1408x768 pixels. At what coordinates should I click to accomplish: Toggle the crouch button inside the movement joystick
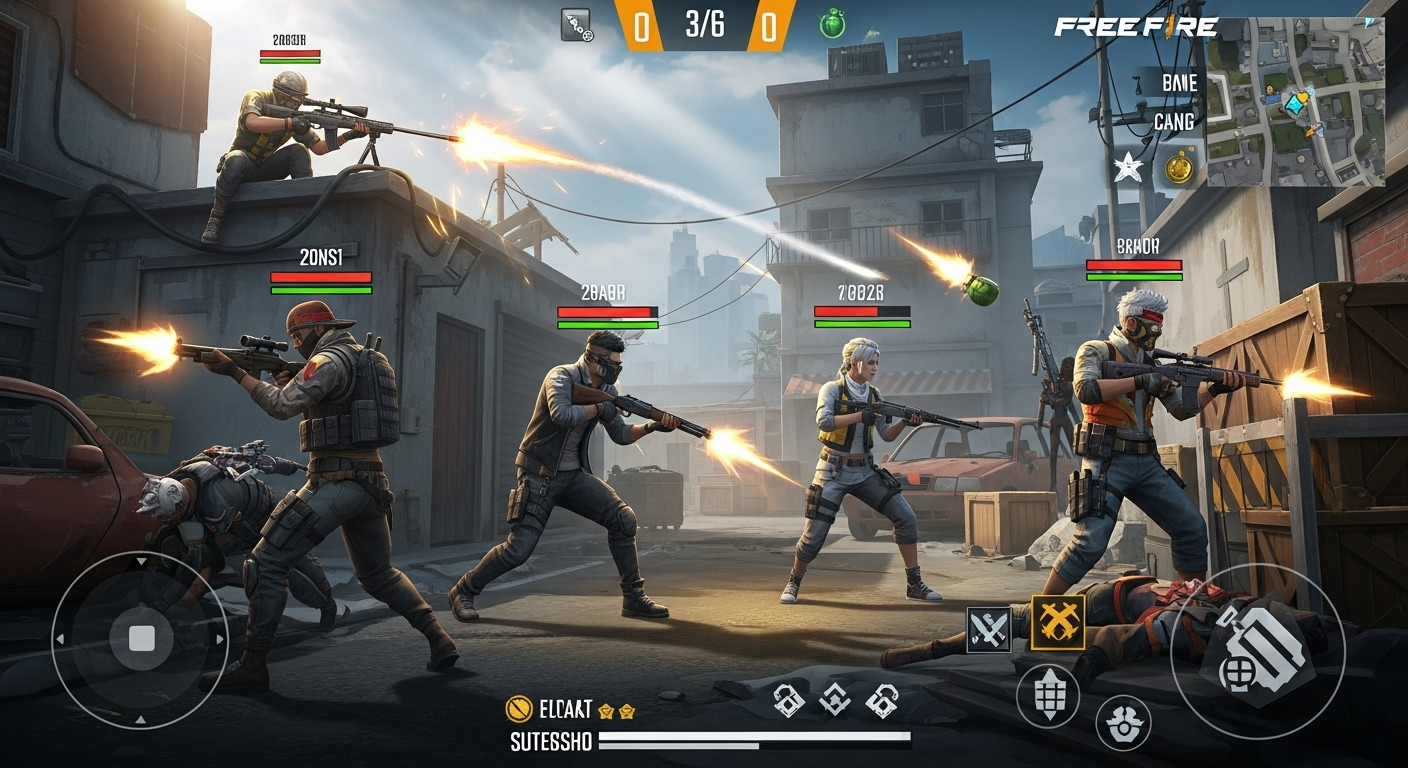(140, 638)
